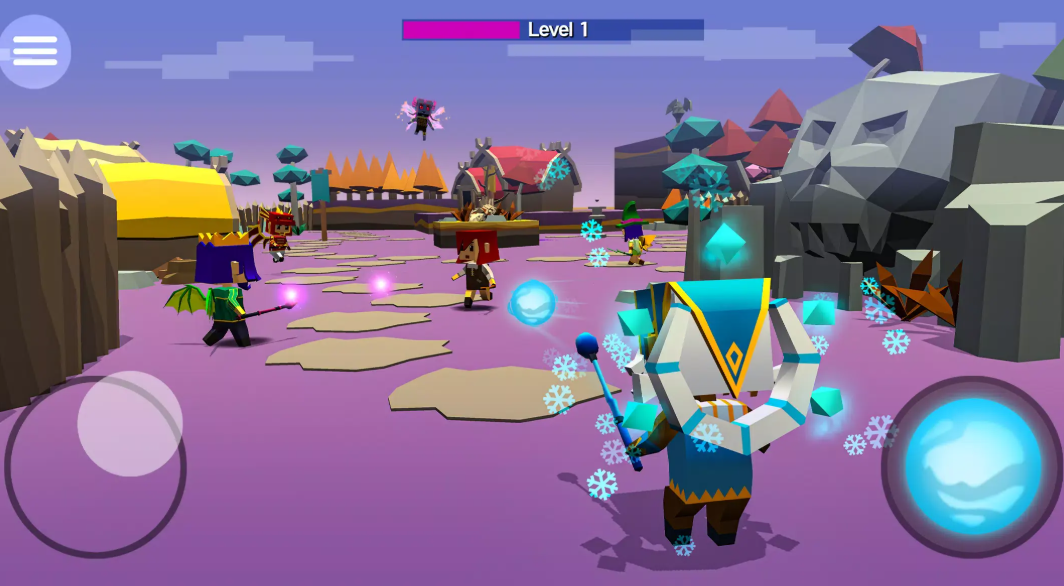Viewport: 1064px width, 586px height.
Task: Tap the virtual joystick thumb knob
Action: [x=130, y=423]
